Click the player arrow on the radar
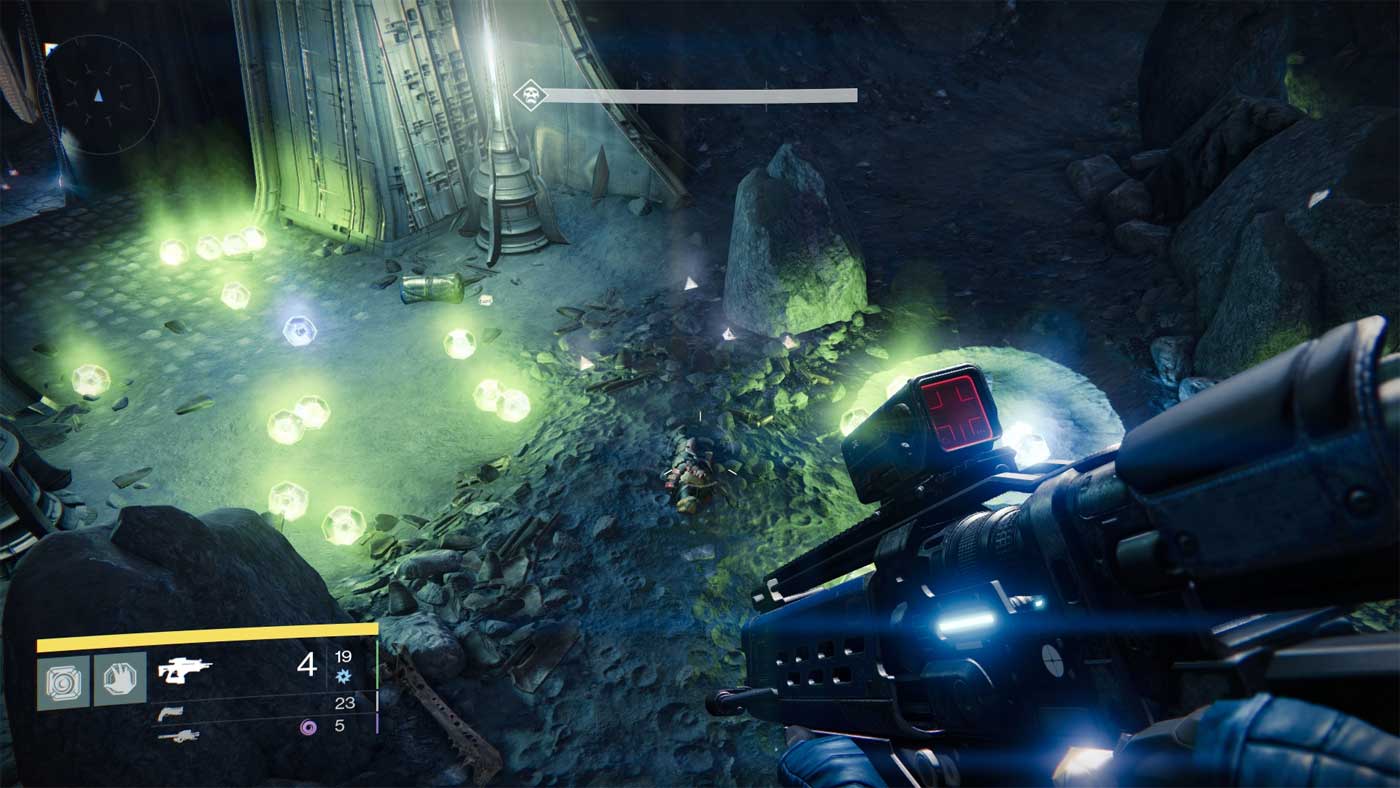This screenshot has height=788, width=1400. (97, 97)
